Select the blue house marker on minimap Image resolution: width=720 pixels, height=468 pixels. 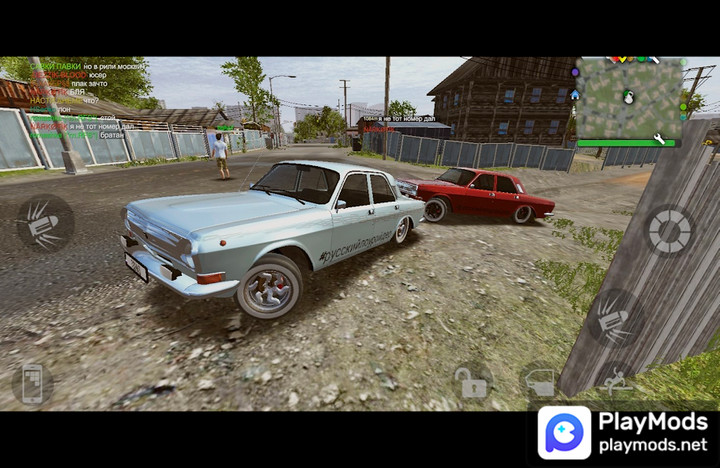tap(575, 94)
